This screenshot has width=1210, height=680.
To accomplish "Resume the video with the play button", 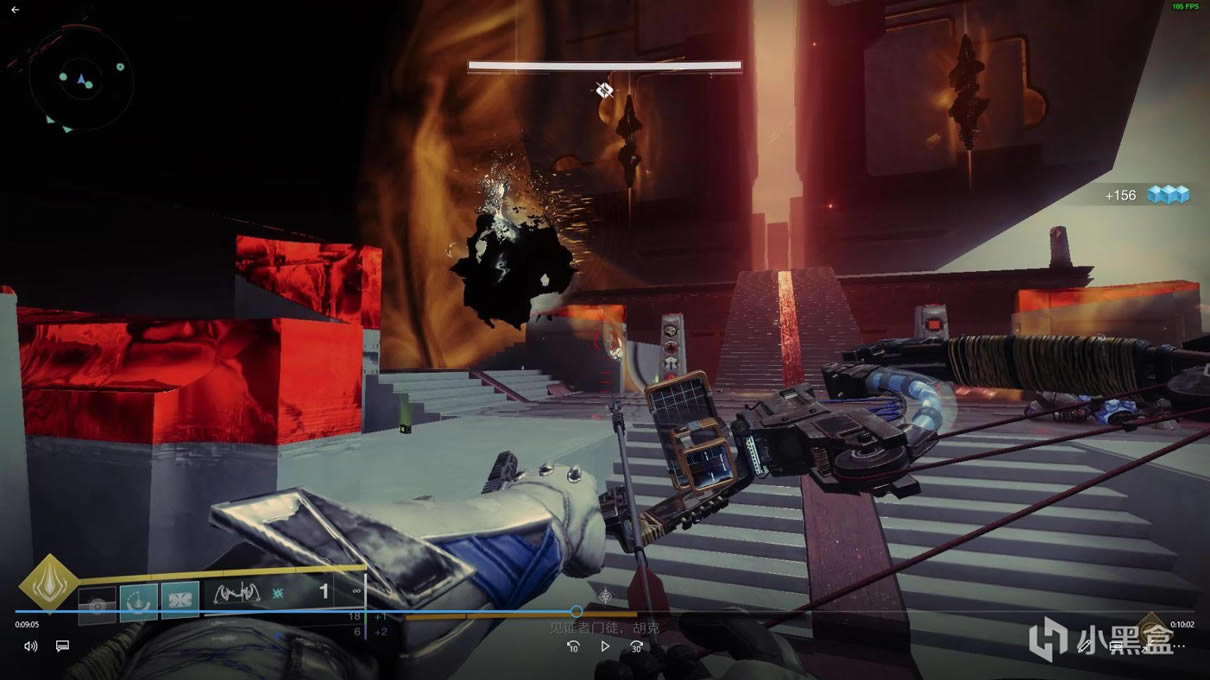I will pos(605,646).
